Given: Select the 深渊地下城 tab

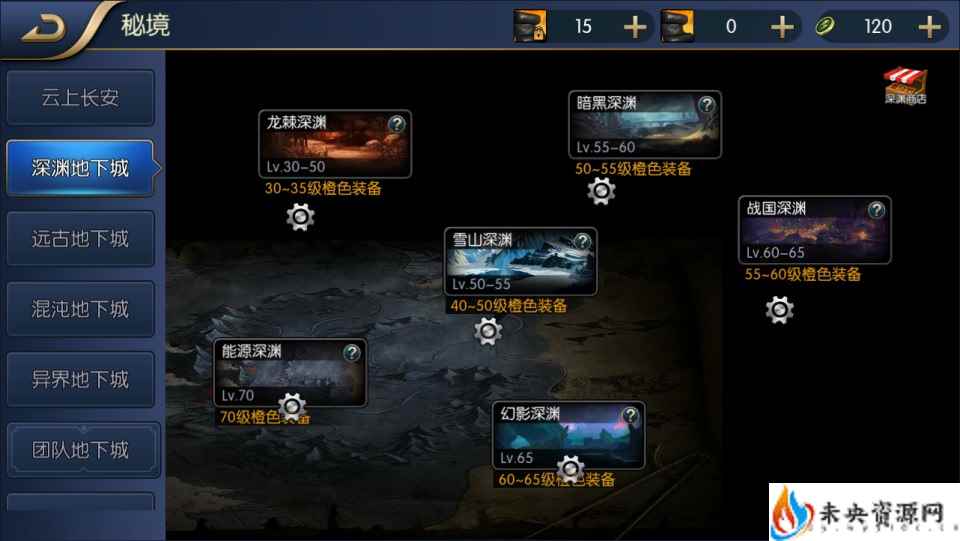Looking at the screenshot, I should [x=80, y=168].
